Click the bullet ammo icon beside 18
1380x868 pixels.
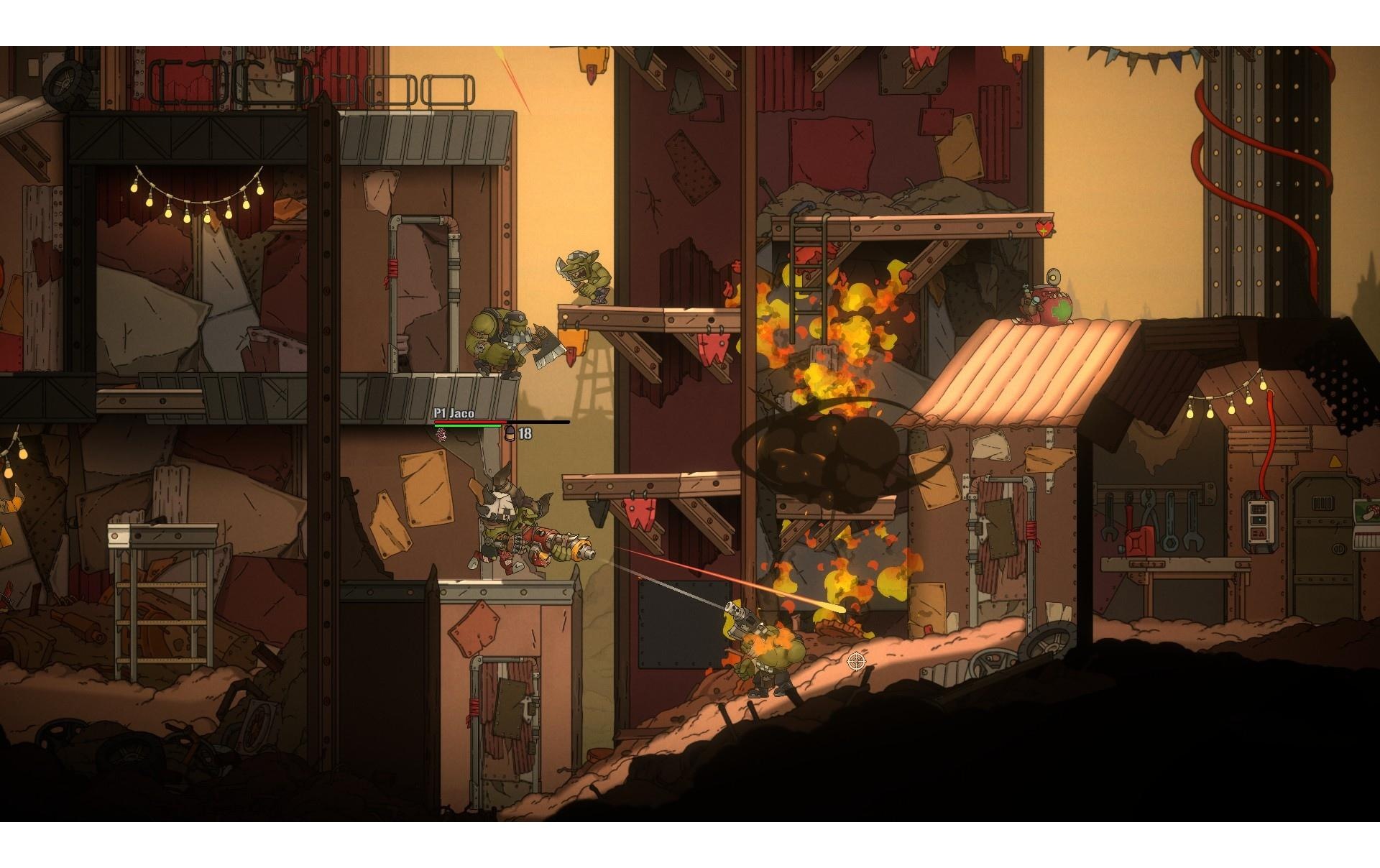coord(510,433)
